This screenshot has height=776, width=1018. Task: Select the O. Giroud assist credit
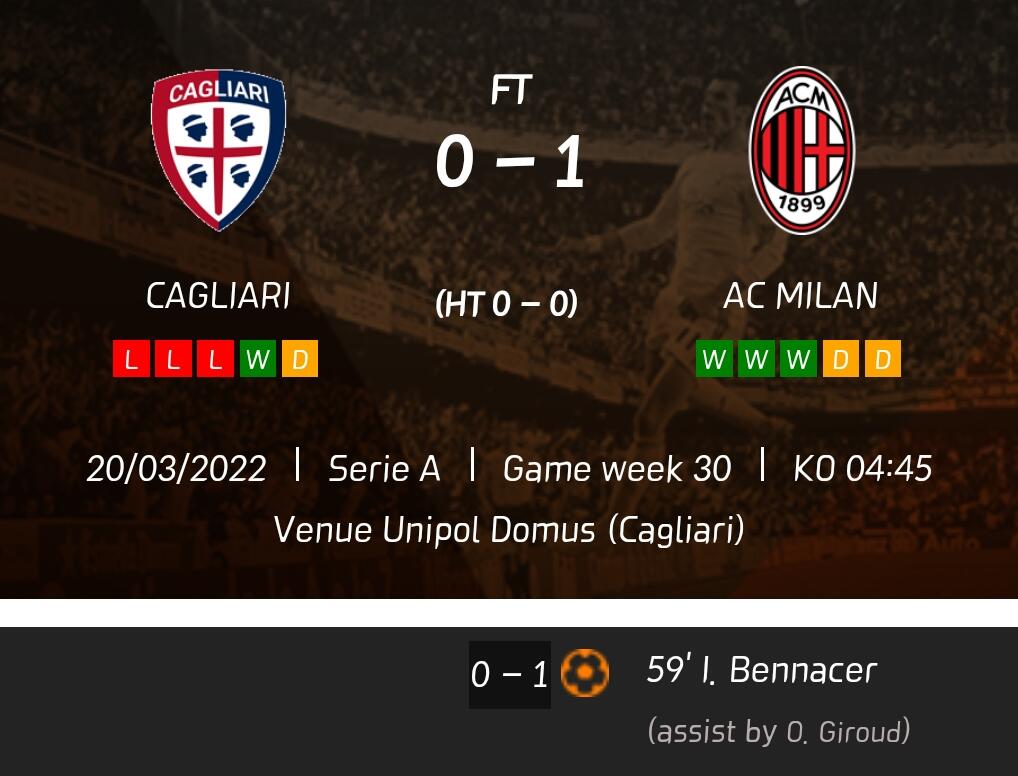778,732
